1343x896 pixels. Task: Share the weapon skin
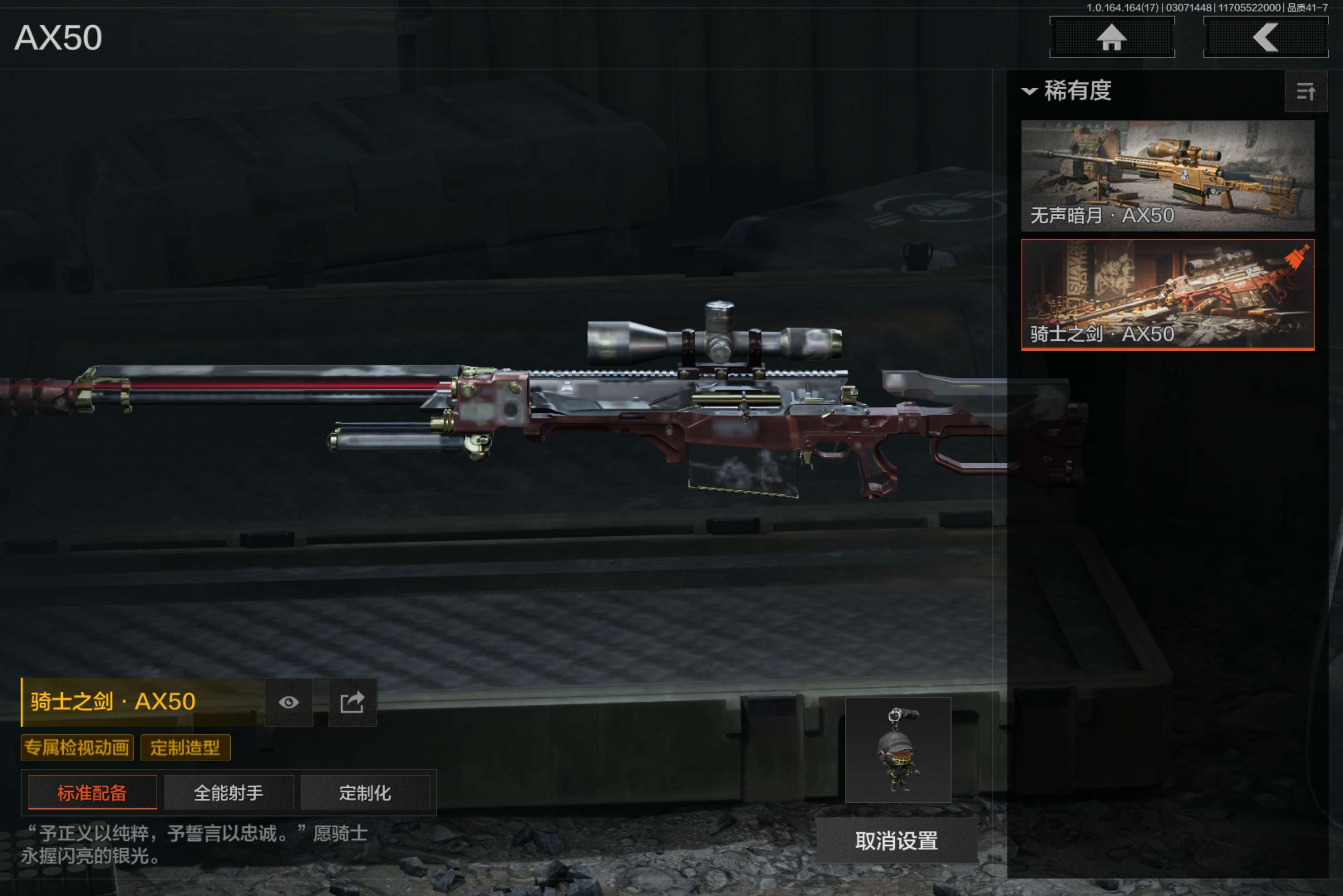point(352,702)
